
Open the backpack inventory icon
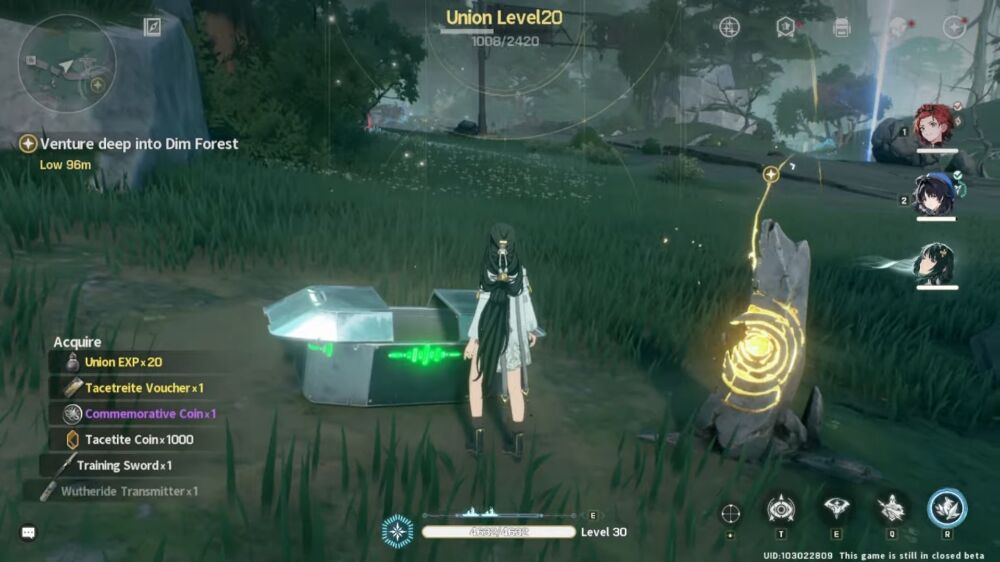[x=842, y=27]
